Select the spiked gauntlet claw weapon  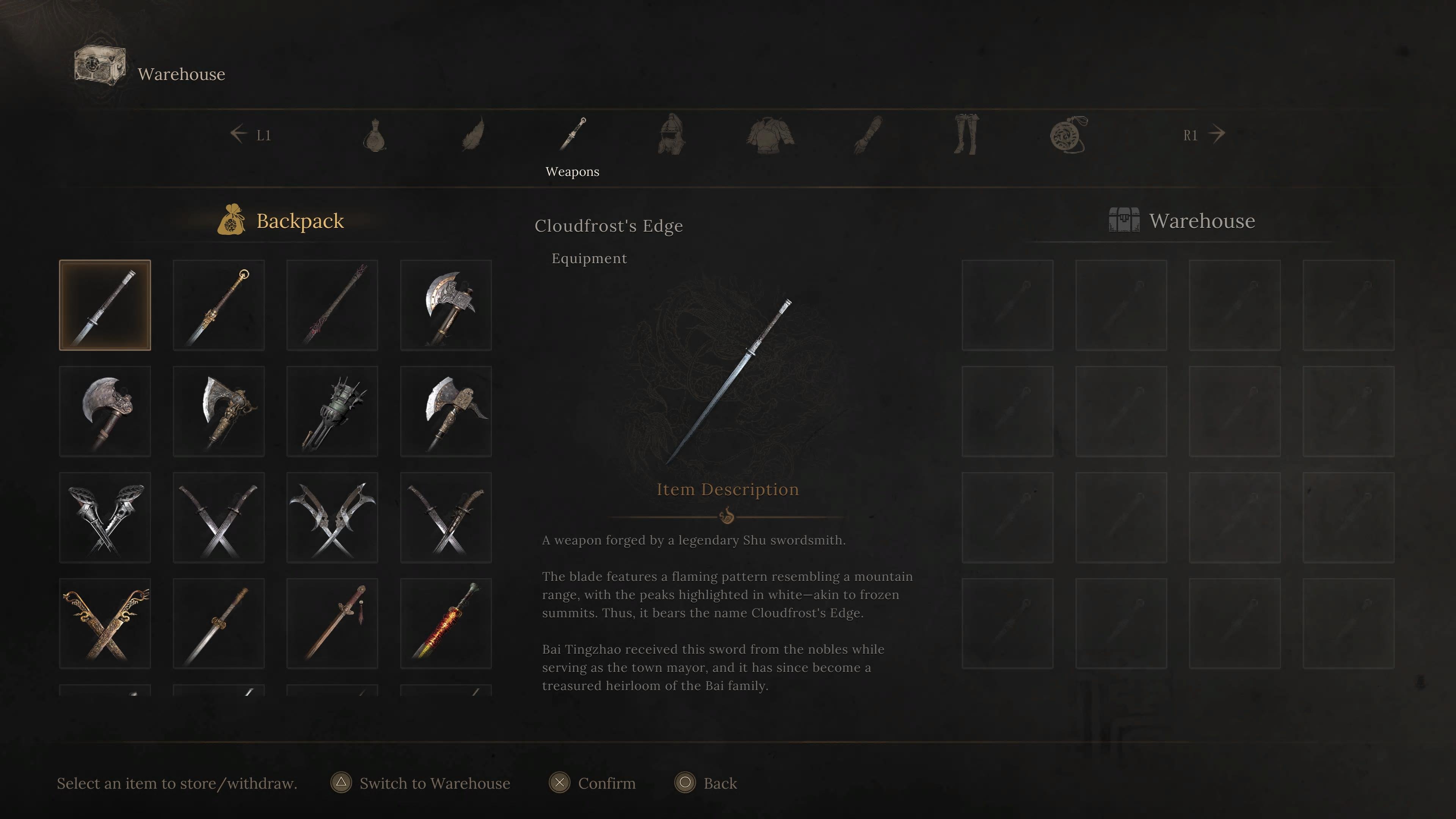pos(332,411)
